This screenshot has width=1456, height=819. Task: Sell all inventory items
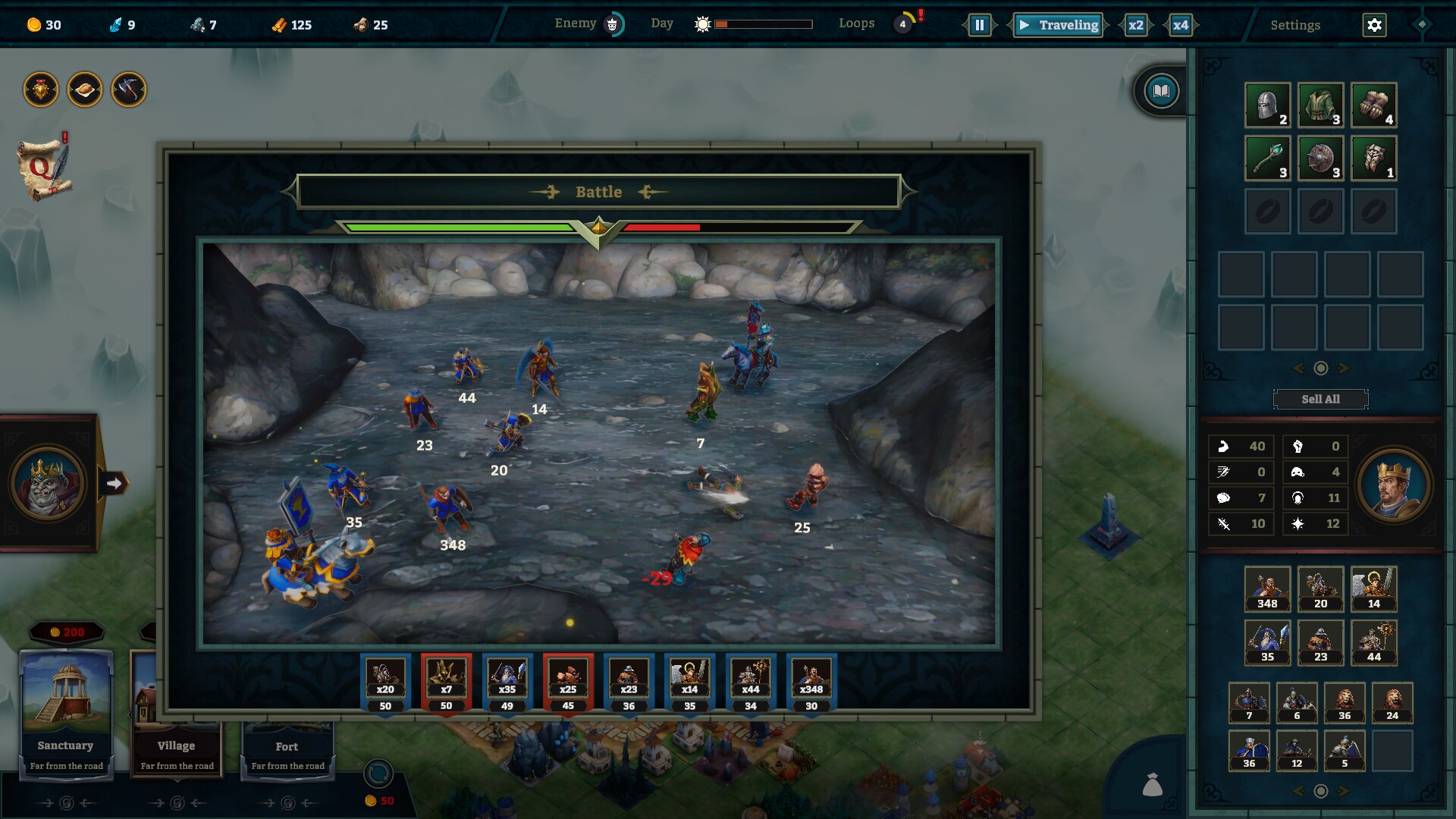[1320, 399]
